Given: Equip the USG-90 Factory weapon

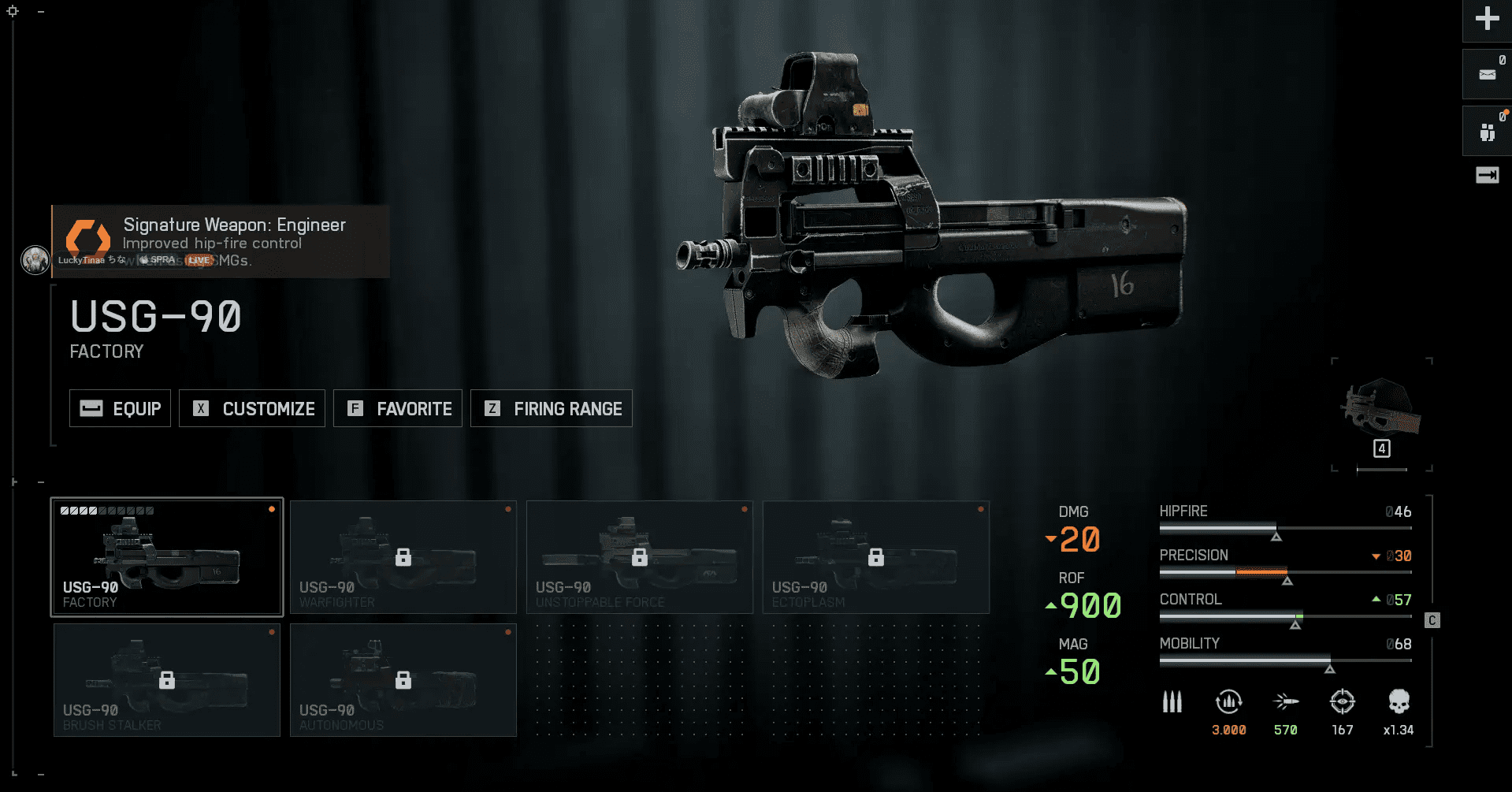Looking at the screenshot, I should (120, 408).
